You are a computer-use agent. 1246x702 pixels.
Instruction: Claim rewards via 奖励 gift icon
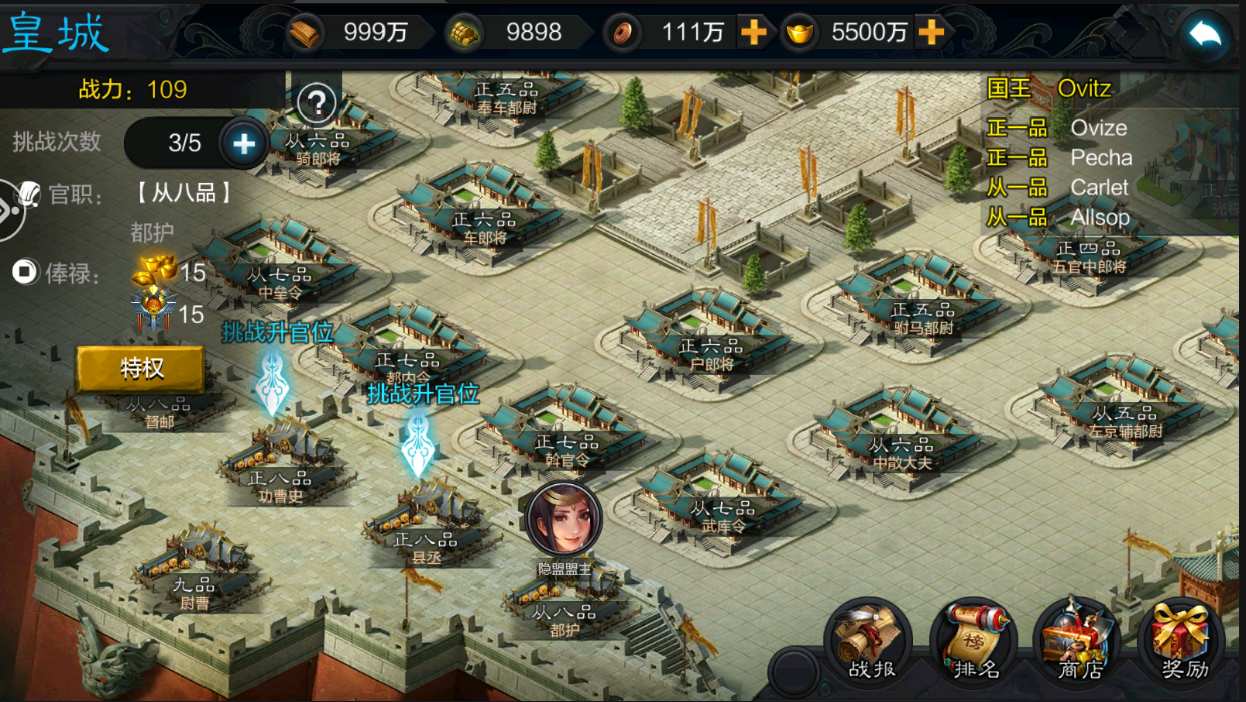1184,640
